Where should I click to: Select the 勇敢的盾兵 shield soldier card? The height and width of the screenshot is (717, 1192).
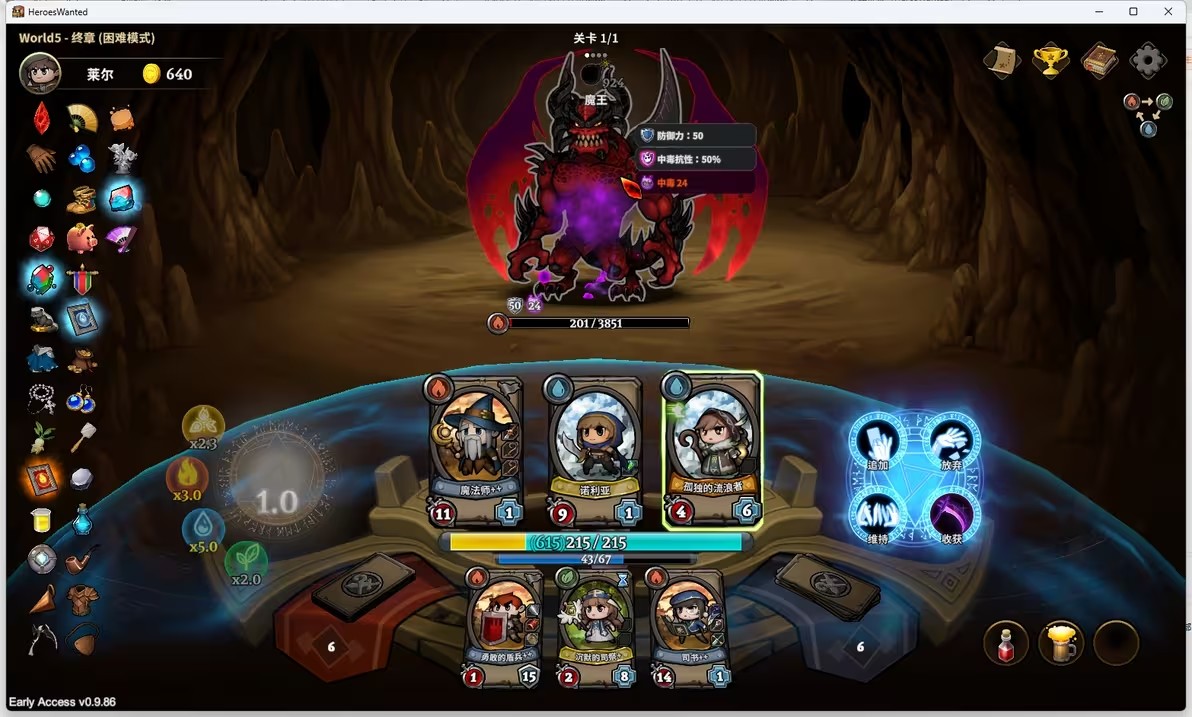[504, 626]
